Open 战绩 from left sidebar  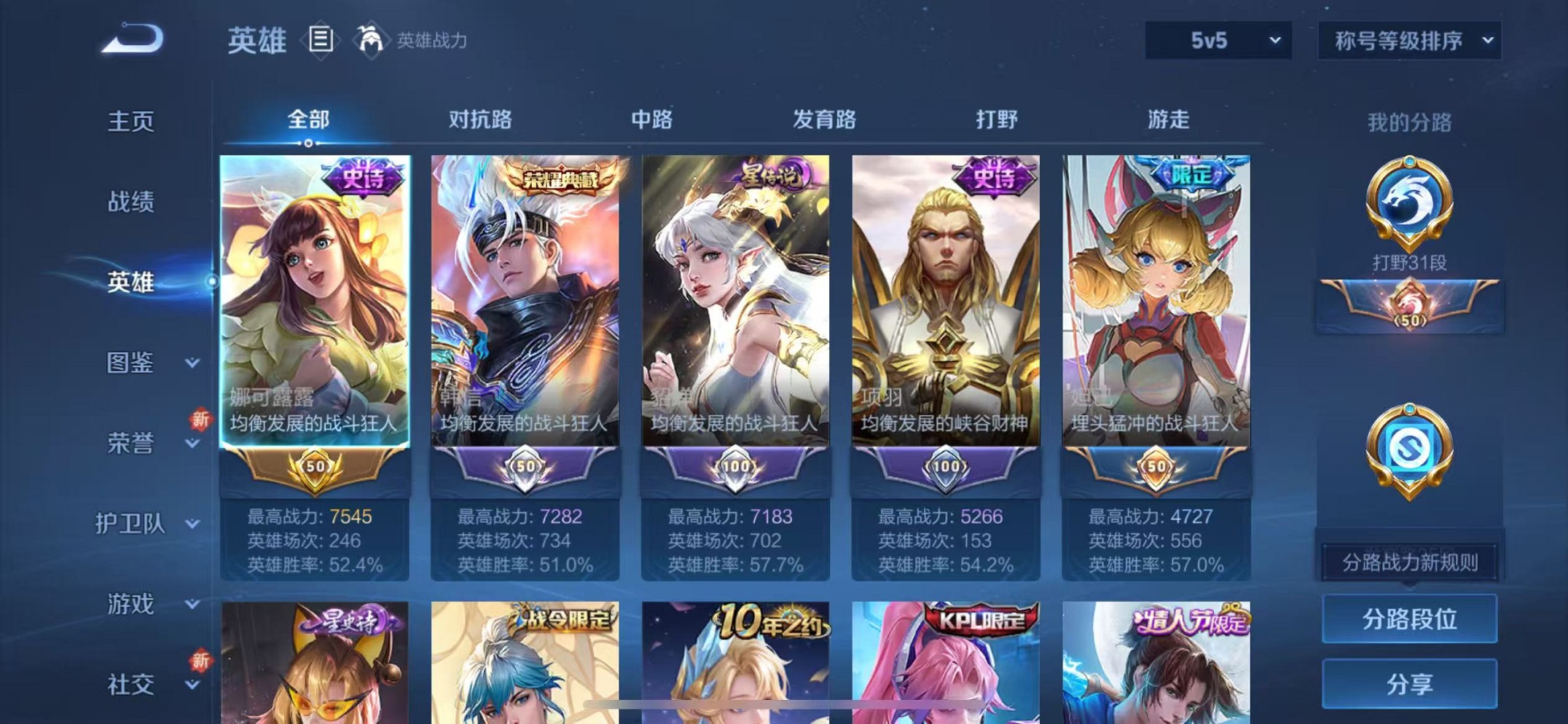(x=131, y=202)
